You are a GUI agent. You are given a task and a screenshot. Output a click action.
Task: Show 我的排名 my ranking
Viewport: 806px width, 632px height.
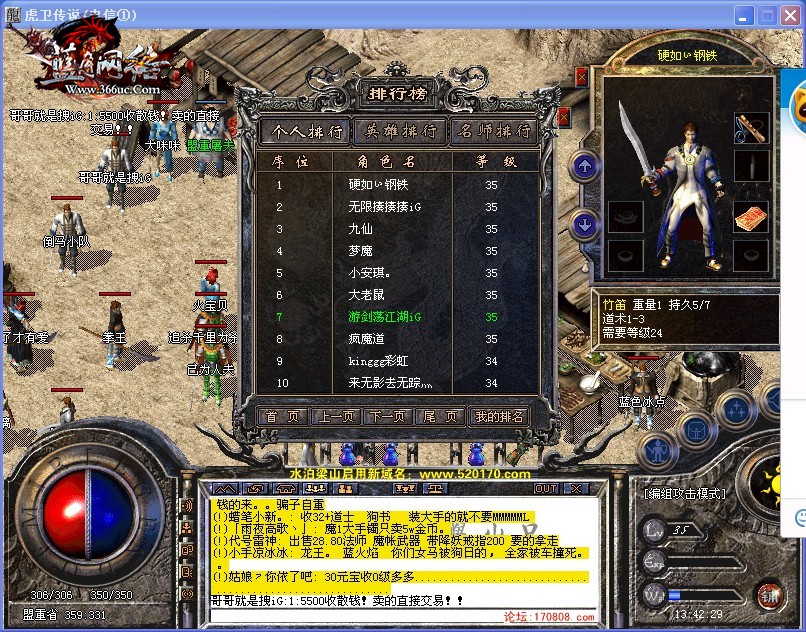[x=498, y=416]
